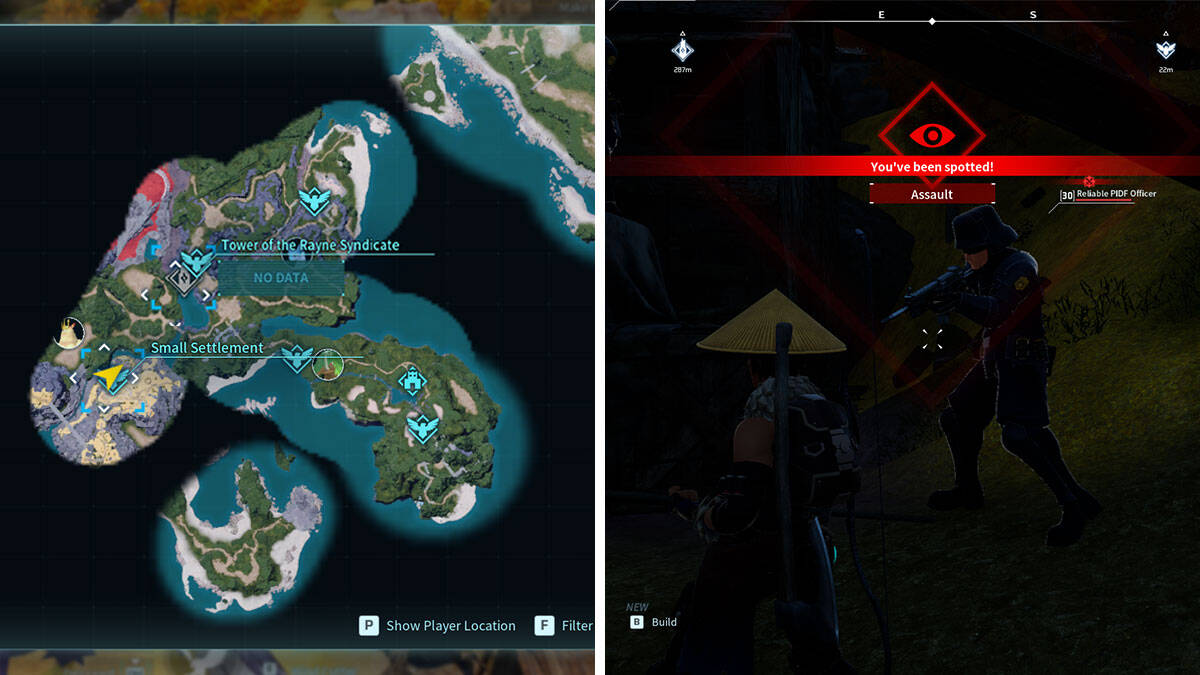This screenshot has height=675, width=1200.
Task: Select the castle-shaped map marker
Action: (411, 380)
